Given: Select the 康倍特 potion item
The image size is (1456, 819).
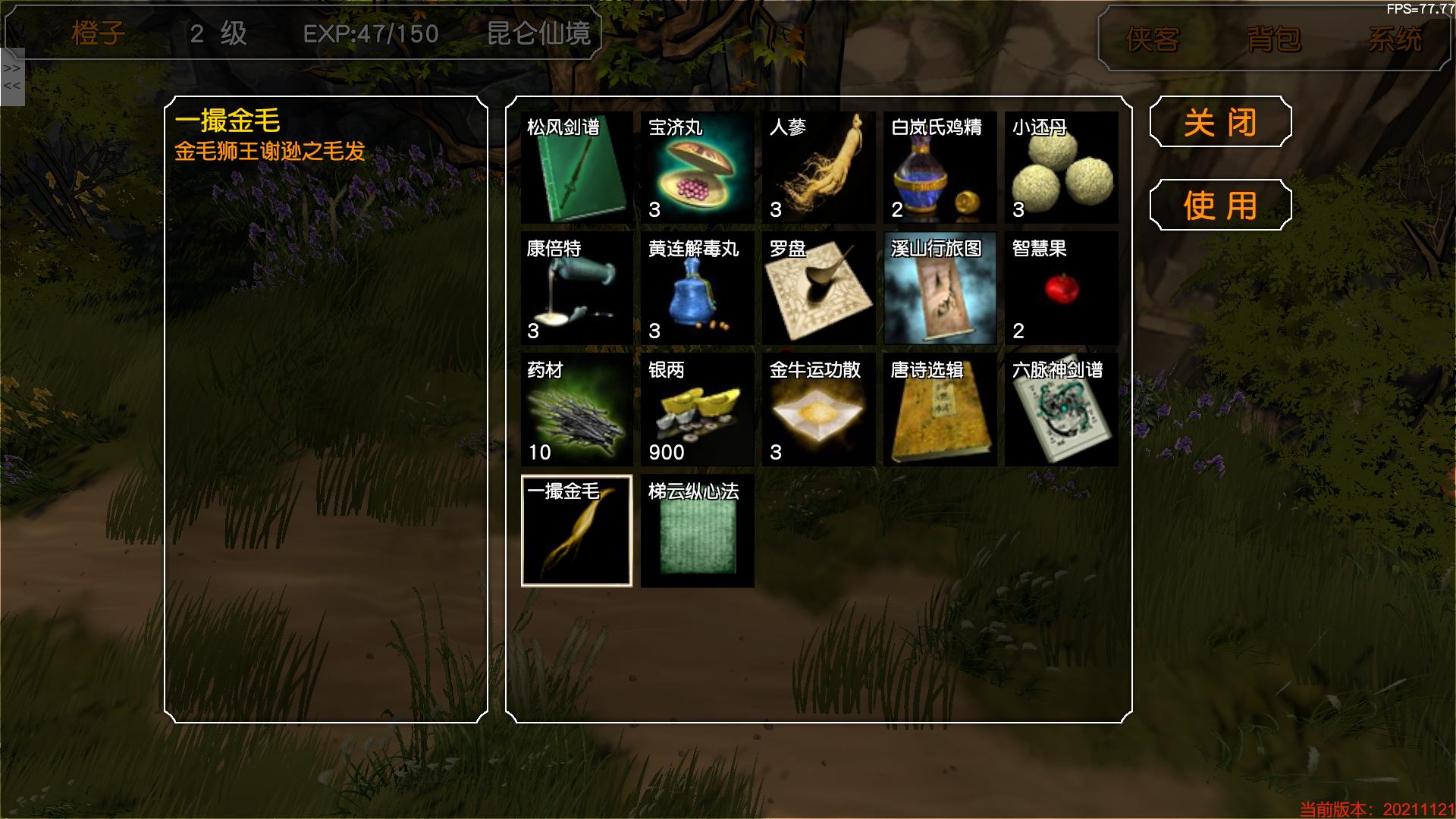Looking at the screenshot, I should click(576, 289).
